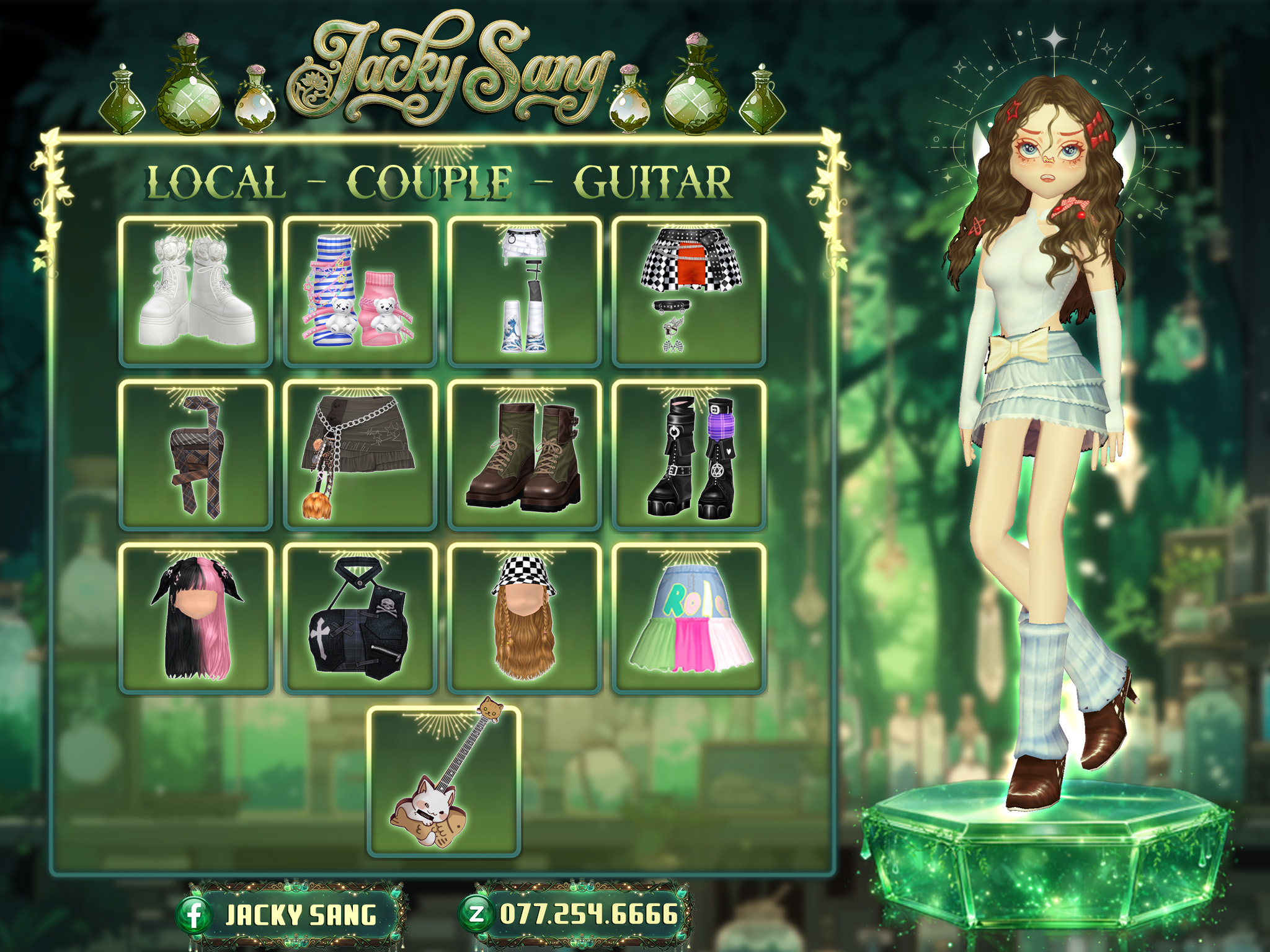Screen dimensions: 1270x952
Task: Click the Zalo phone number banner
Action: coord(575,914)
